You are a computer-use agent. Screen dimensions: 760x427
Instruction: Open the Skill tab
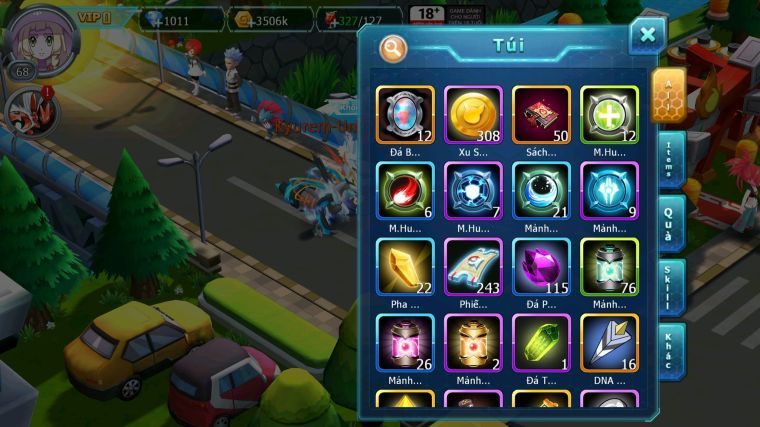coord(670,288)
